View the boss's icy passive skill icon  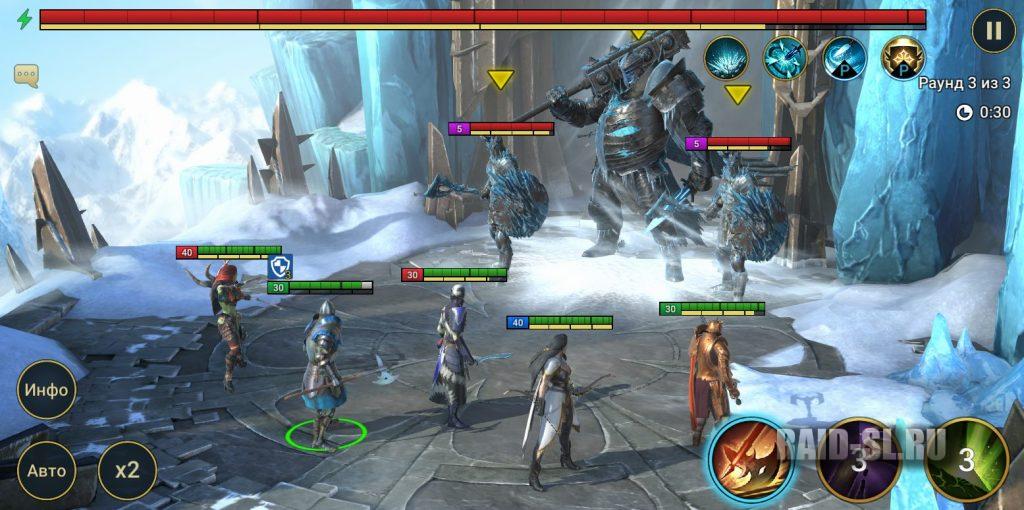tap(844, 58)
